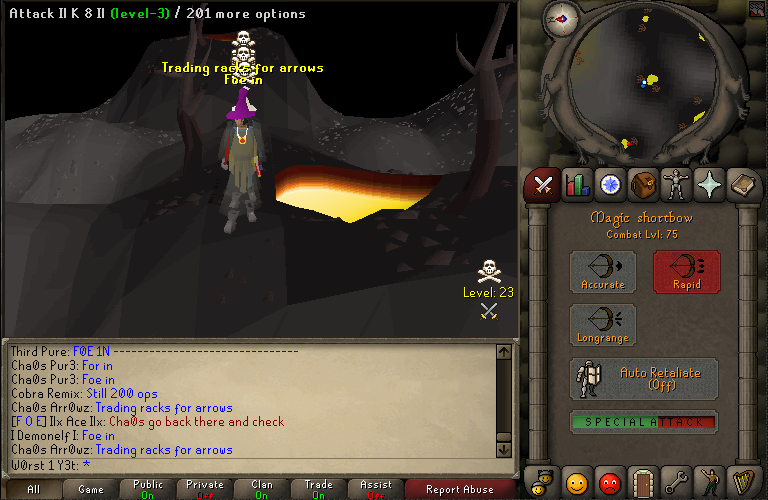This screenshot has width=768, height=500.
Task: Open the Stats tab with bar chart icon
Action: (577, 185)
